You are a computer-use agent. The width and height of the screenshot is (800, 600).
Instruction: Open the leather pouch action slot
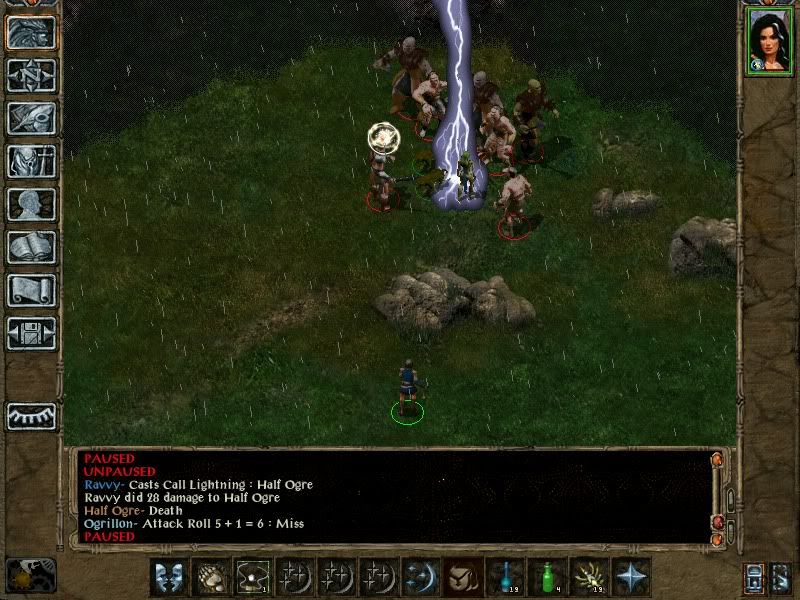[x=462, y=576]
